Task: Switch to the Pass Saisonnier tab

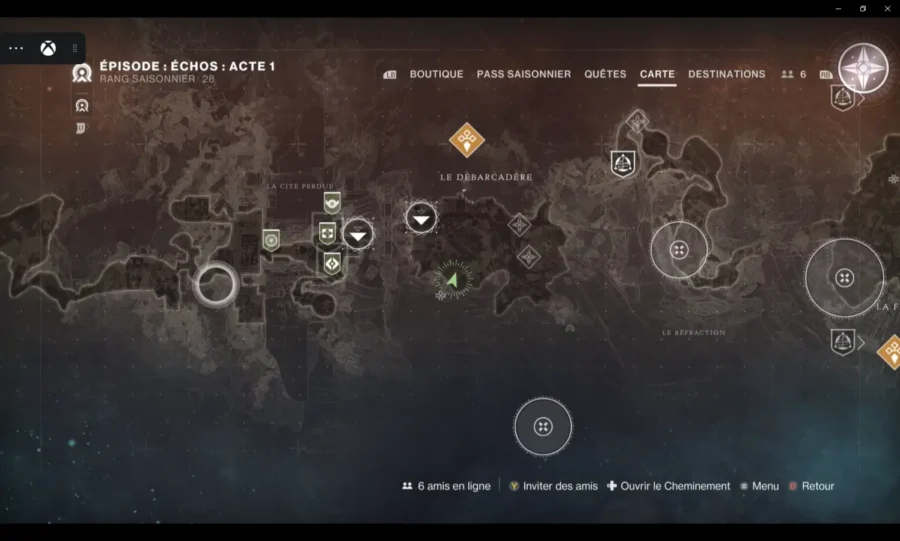Action: [x=524, y=74]
